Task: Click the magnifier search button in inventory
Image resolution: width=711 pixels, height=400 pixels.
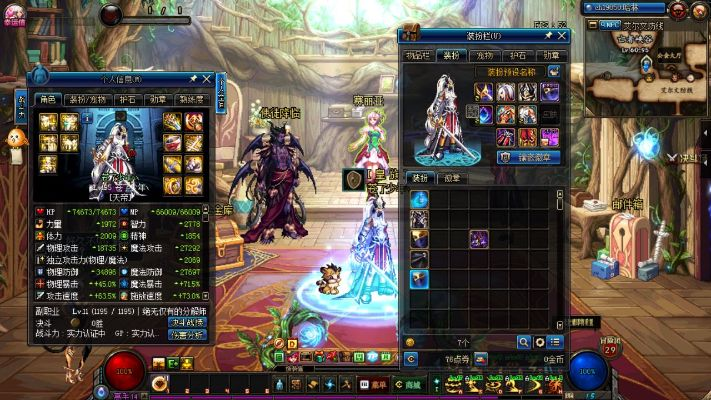Action: [523, 342]
